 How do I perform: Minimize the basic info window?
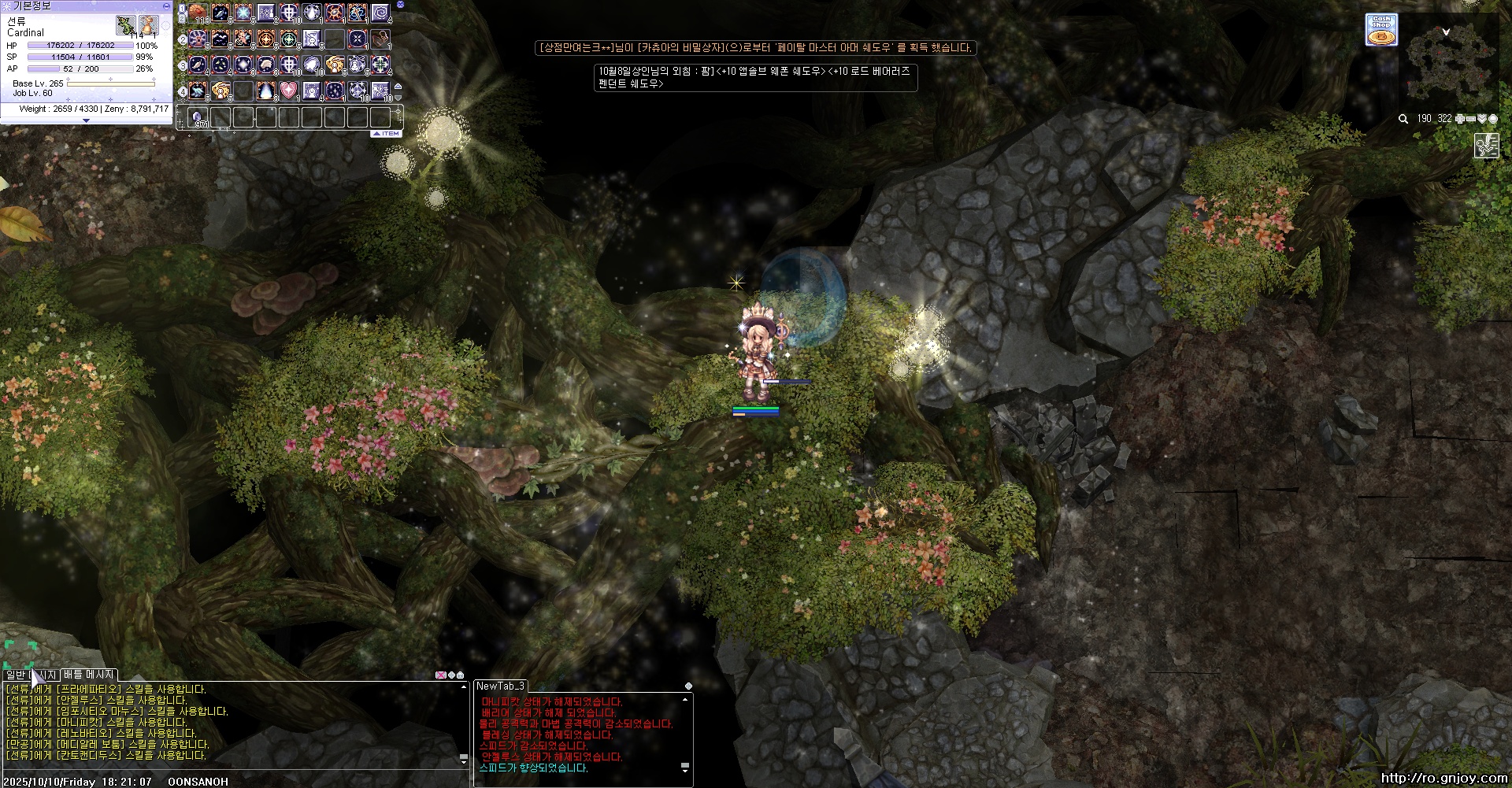coord(165,6)
